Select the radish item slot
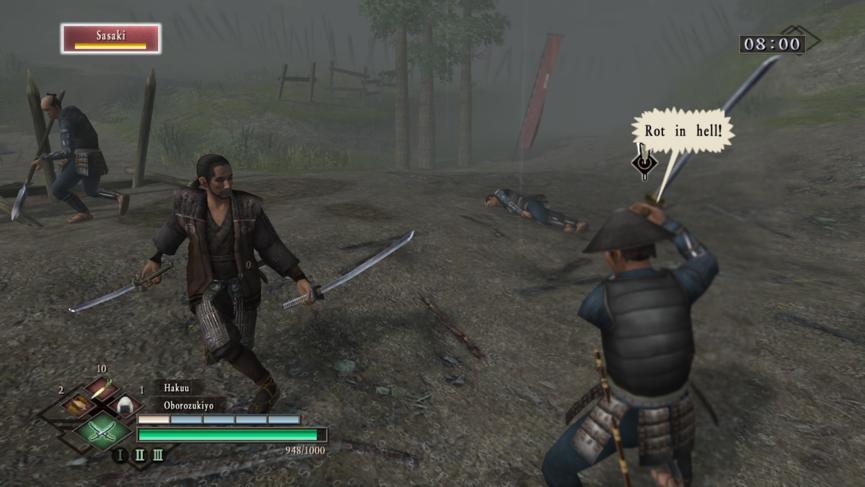Image resolution: width=865 pixels, height=487 pixels. [102, 389]
